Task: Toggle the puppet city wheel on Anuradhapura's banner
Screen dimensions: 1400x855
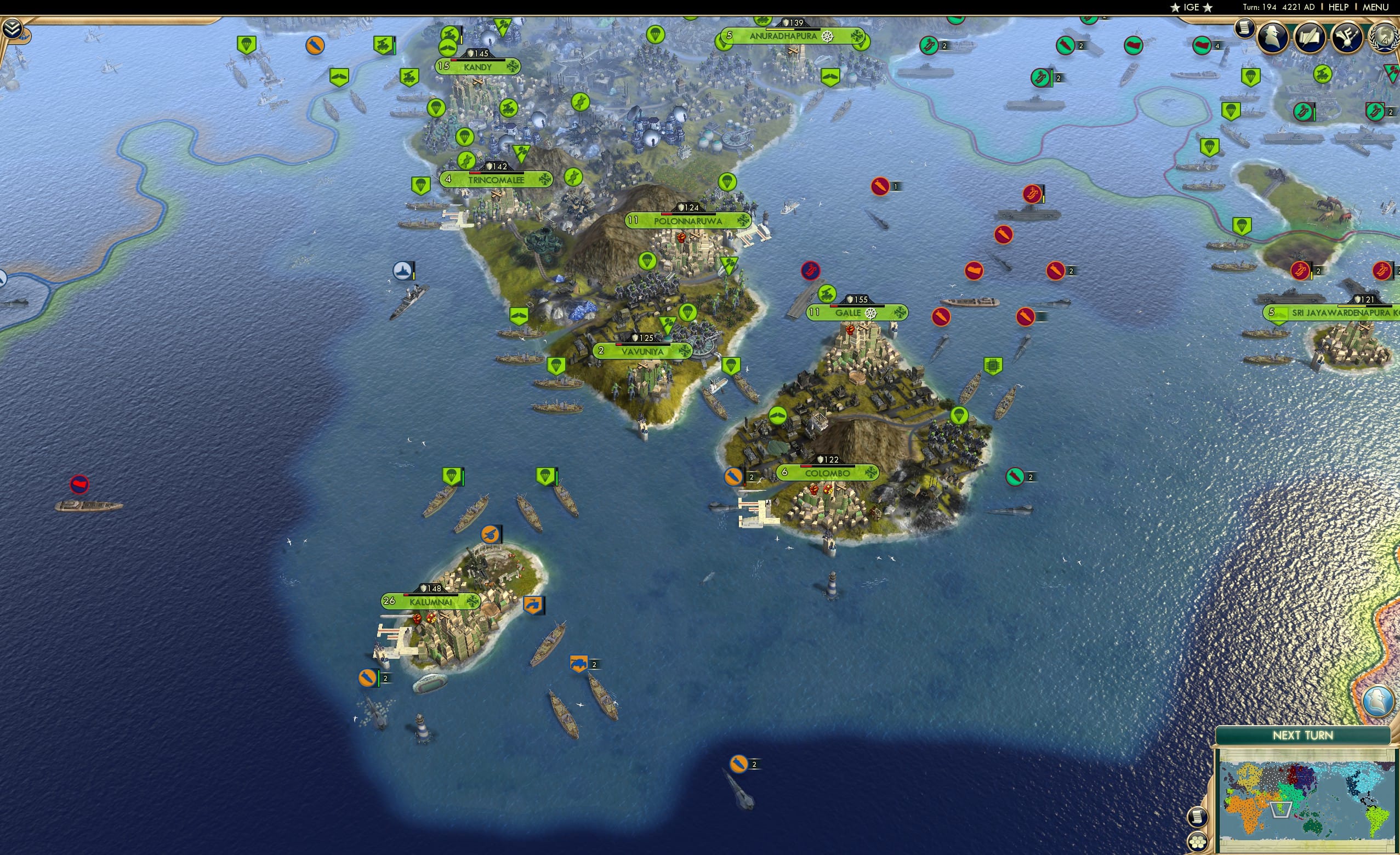Action: click(827, 36)
